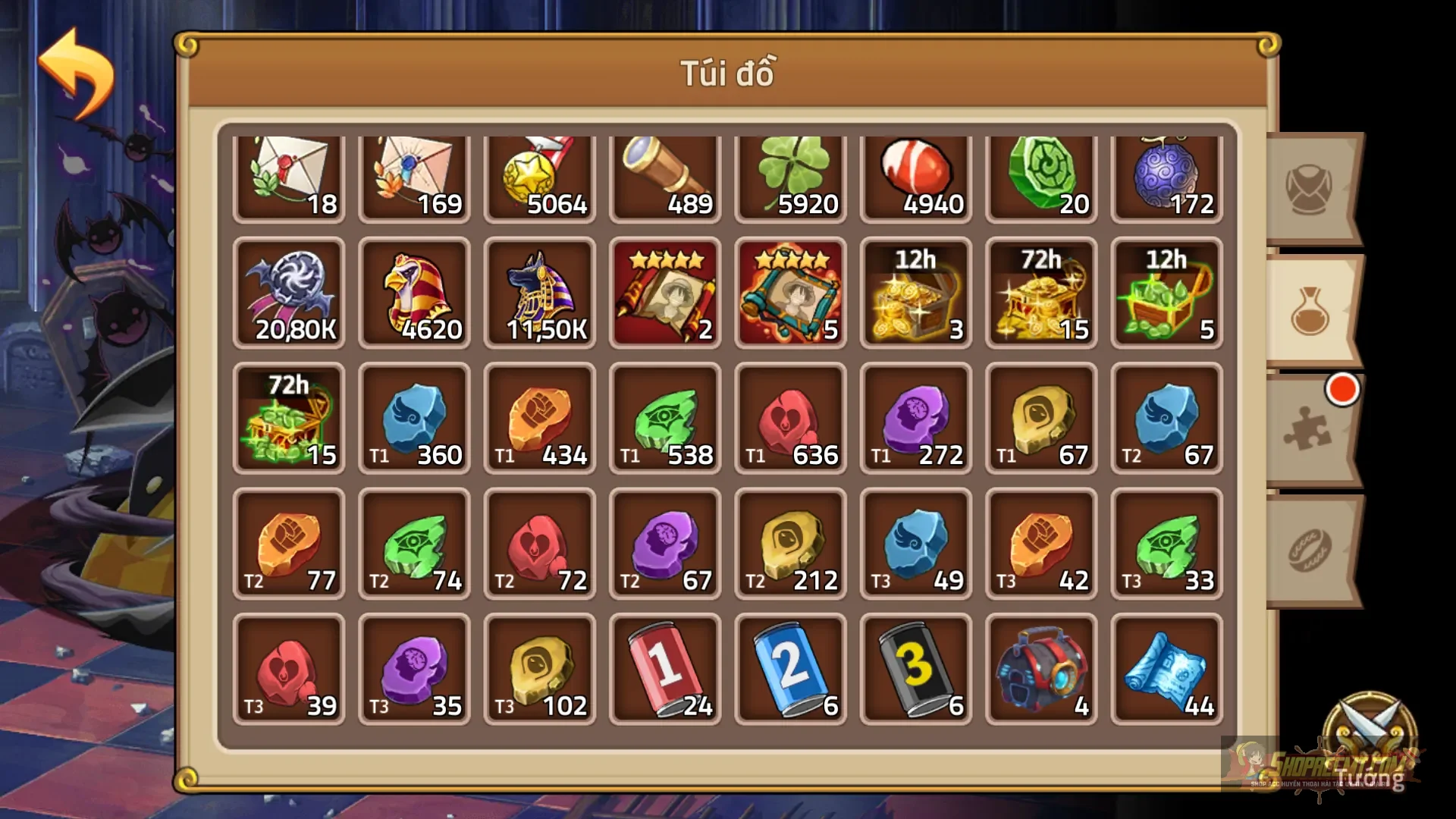Select the golden star coin stack of 5064
This screenshot has height=819, width=1456.
pyautogui.click(x=540, y=174)
